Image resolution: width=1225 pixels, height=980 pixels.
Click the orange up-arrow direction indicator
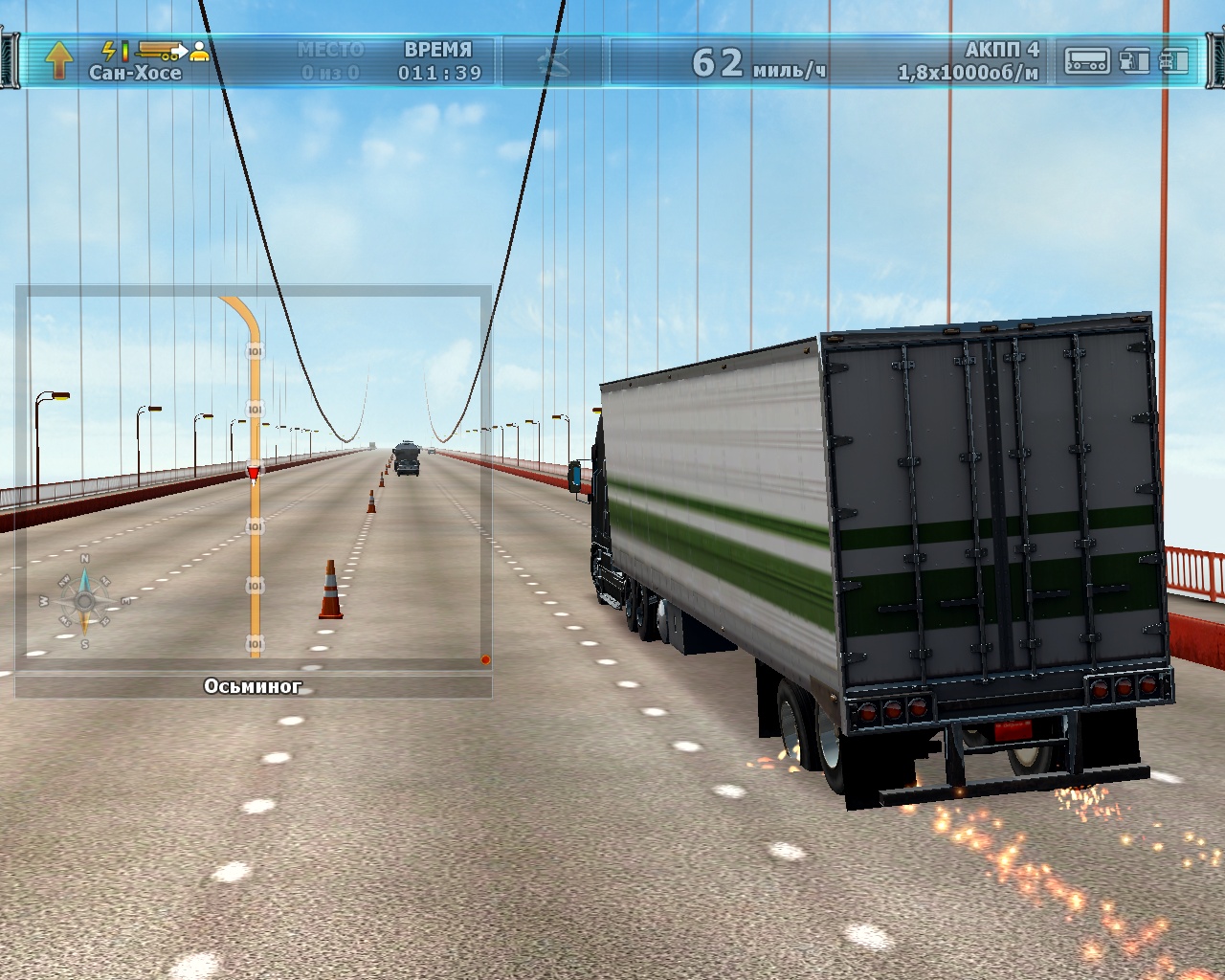[x=59, y=59]
